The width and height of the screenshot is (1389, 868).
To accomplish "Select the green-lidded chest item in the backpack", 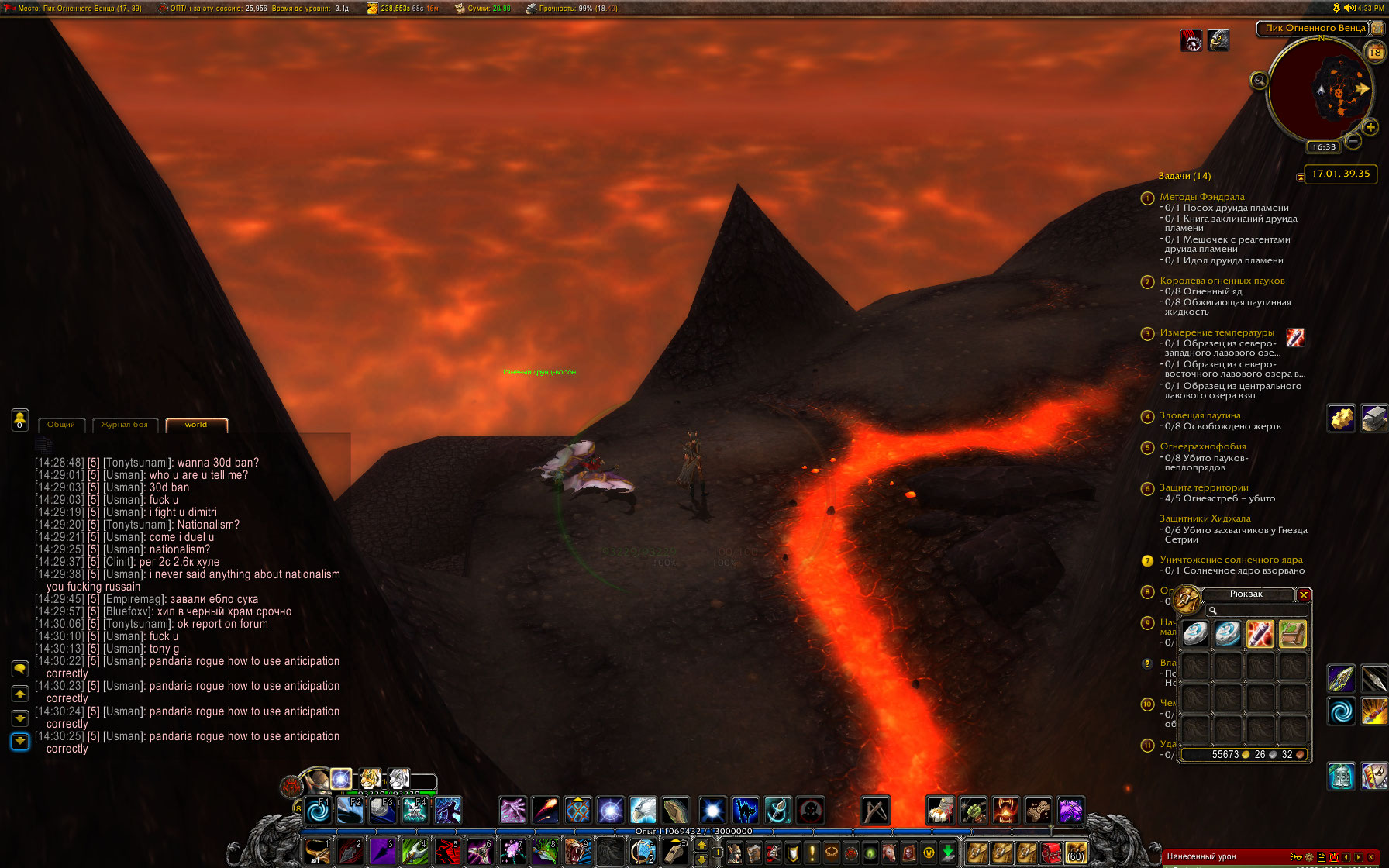I will pyautogui.click(x=1292, y=634).
